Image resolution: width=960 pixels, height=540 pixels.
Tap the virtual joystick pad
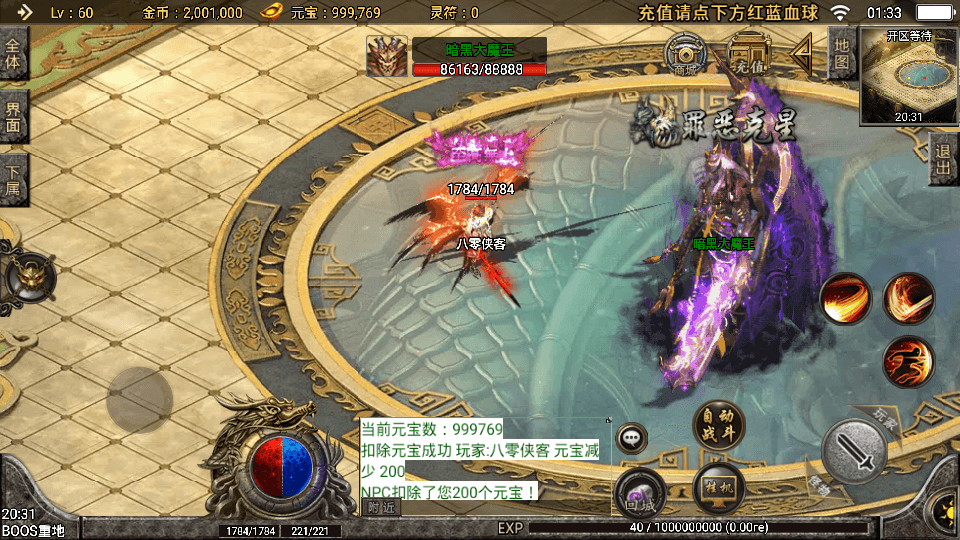(x=140, y=400)
